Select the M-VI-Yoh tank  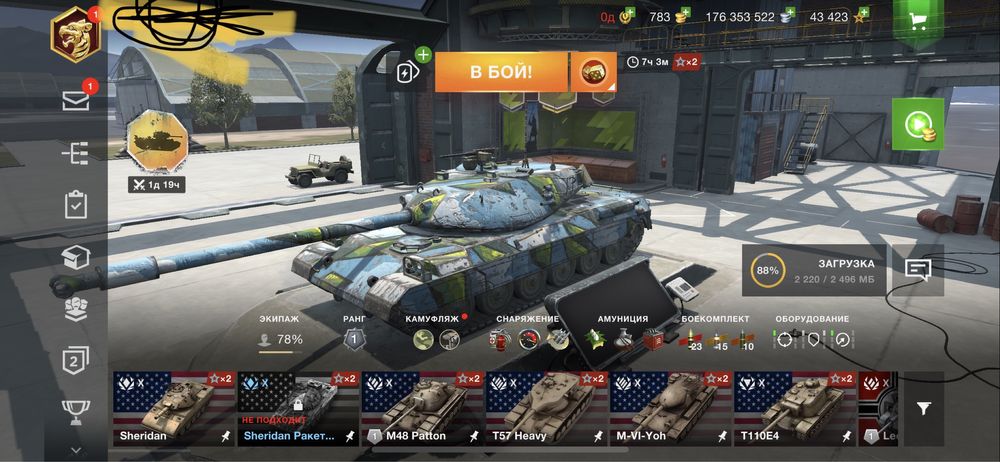[x=670, y=409]
